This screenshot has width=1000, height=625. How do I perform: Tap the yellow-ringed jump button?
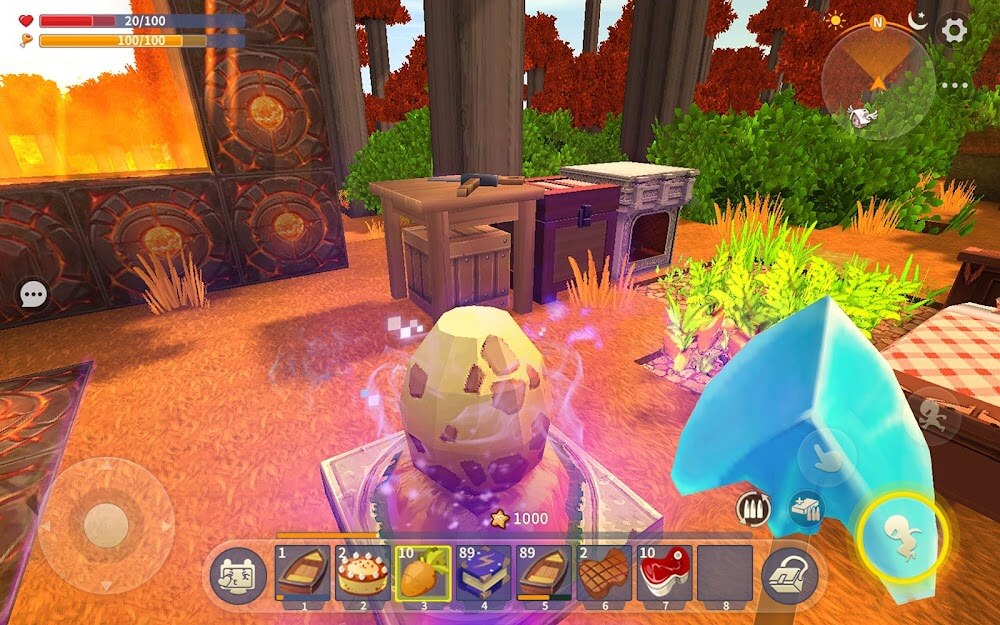[x=901, y=538]
